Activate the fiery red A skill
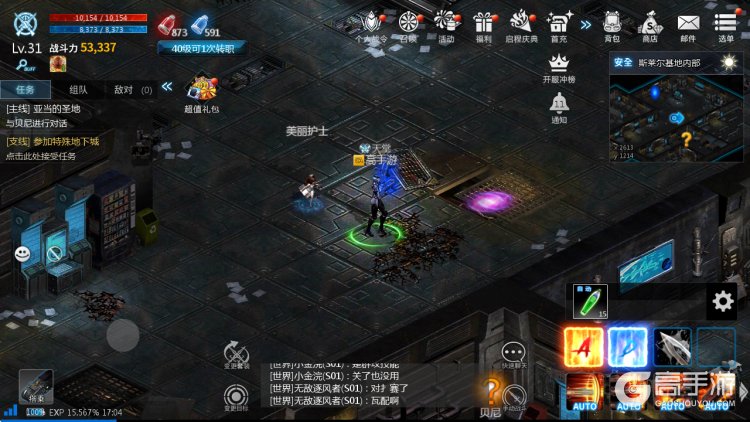 point(583,348)
